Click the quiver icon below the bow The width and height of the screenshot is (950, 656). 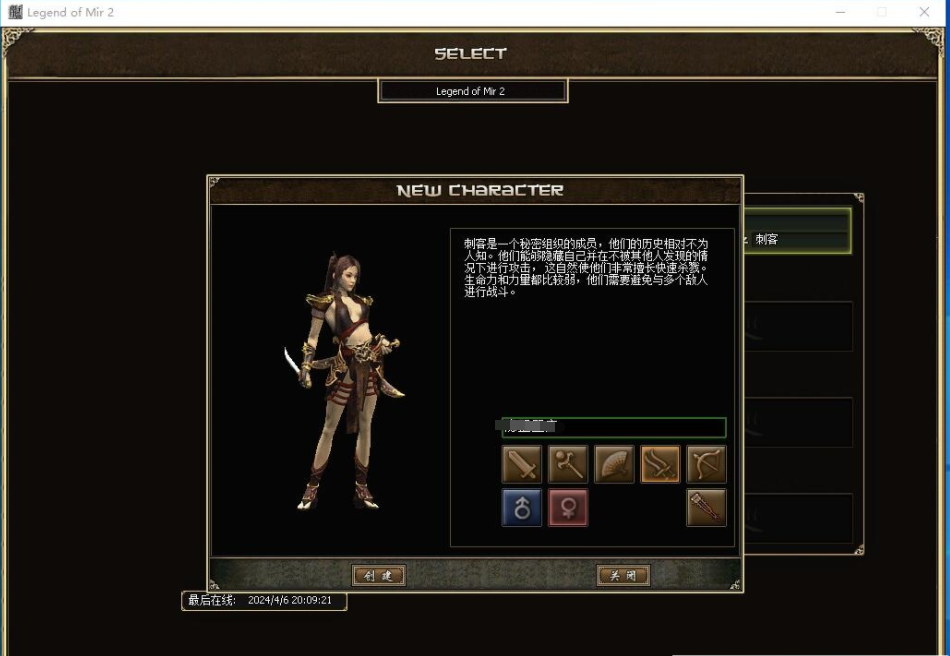pos(706,508)
